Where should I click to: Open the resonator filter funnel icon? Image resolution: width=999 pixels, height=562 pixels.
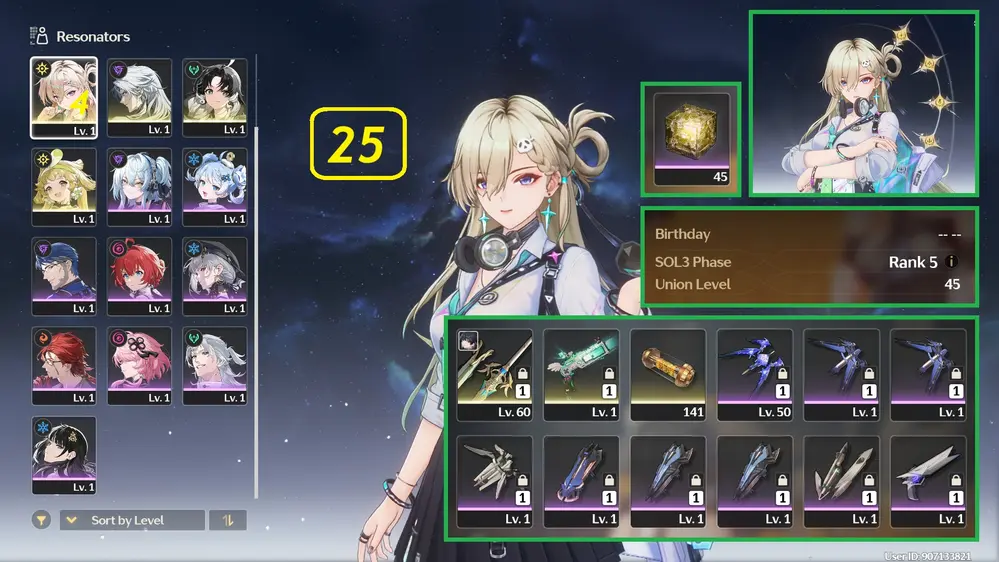(41, 520)
